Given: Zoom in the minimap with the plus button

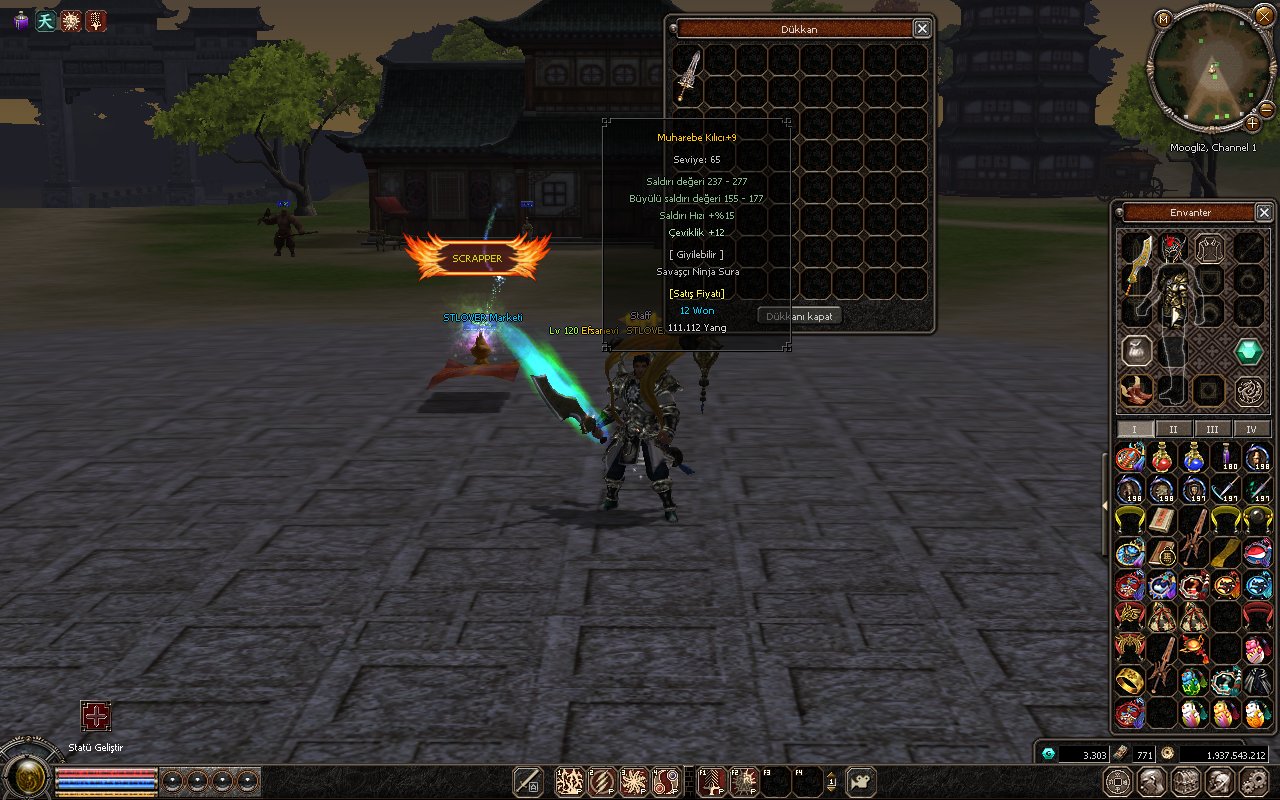Looking at the screenshot, I should click(x=1252, y=123).
